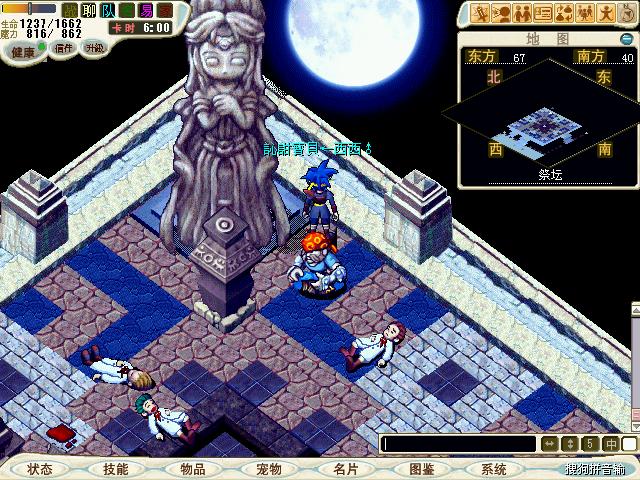Viewport: 640px width, 480px height.
Task: Open the 宠物 pets menu
Action: point(268,468)
